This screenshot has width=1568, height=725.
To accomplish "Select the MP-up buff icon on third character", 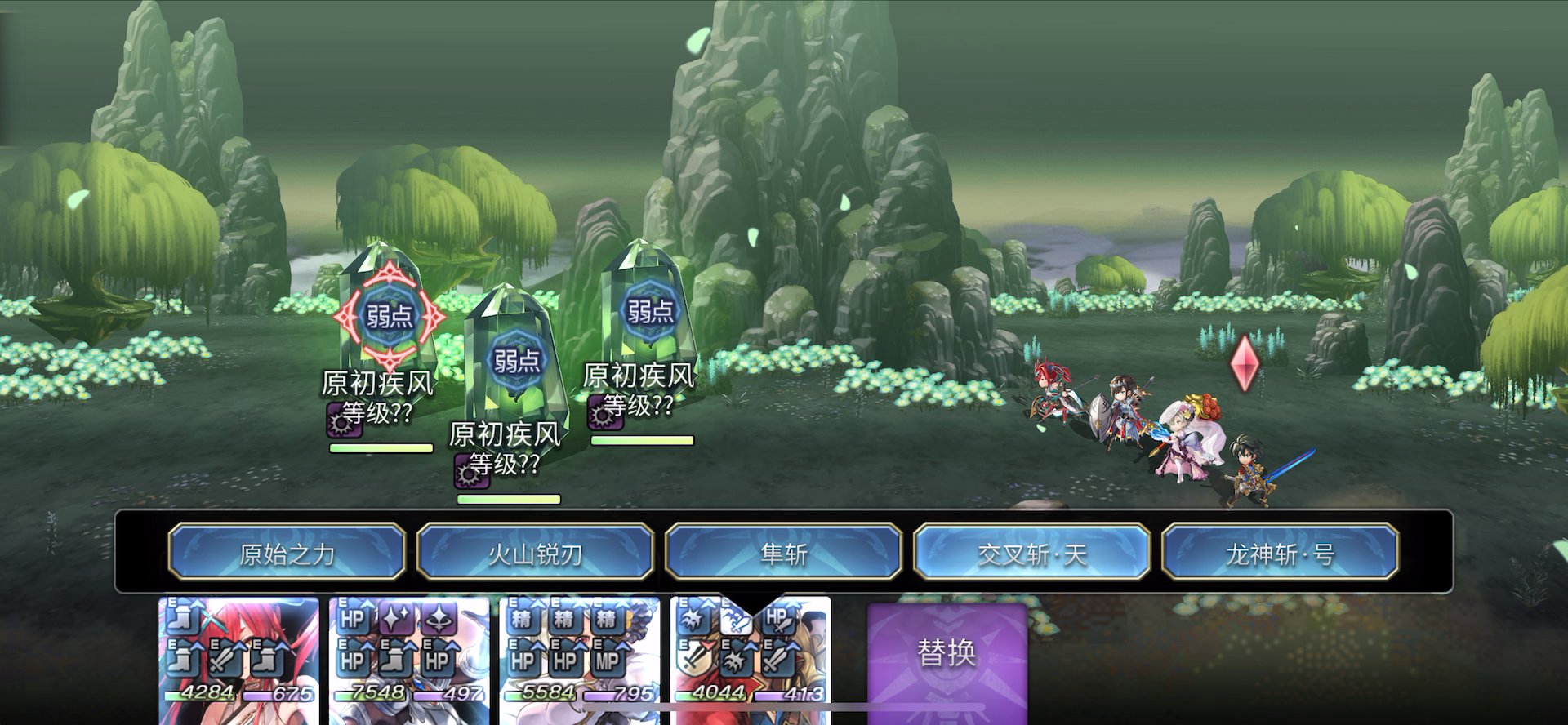I will click(607, 661).
